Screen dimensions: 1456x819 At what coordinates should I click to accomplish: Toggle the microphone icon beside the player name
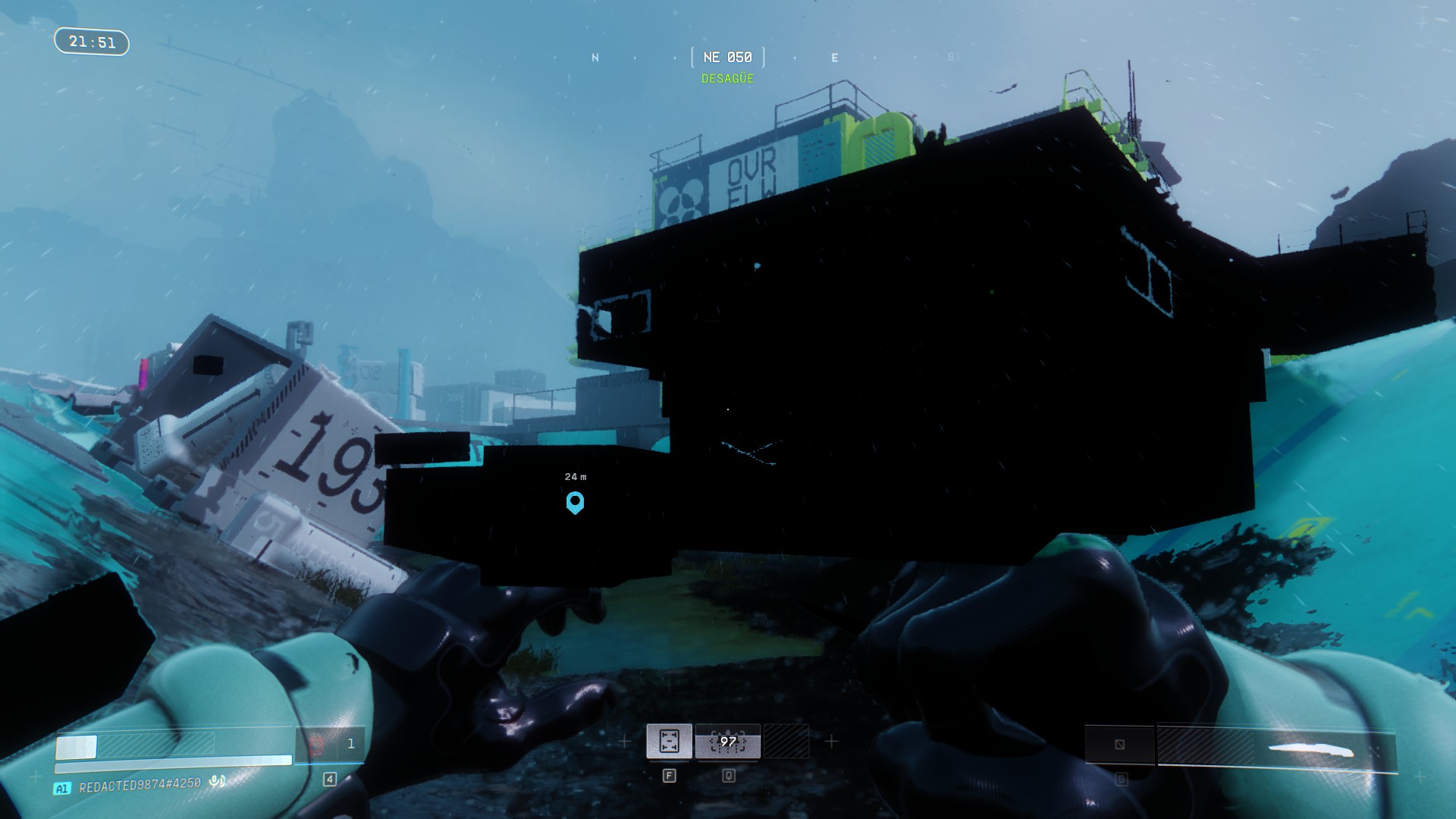point(217,780)
